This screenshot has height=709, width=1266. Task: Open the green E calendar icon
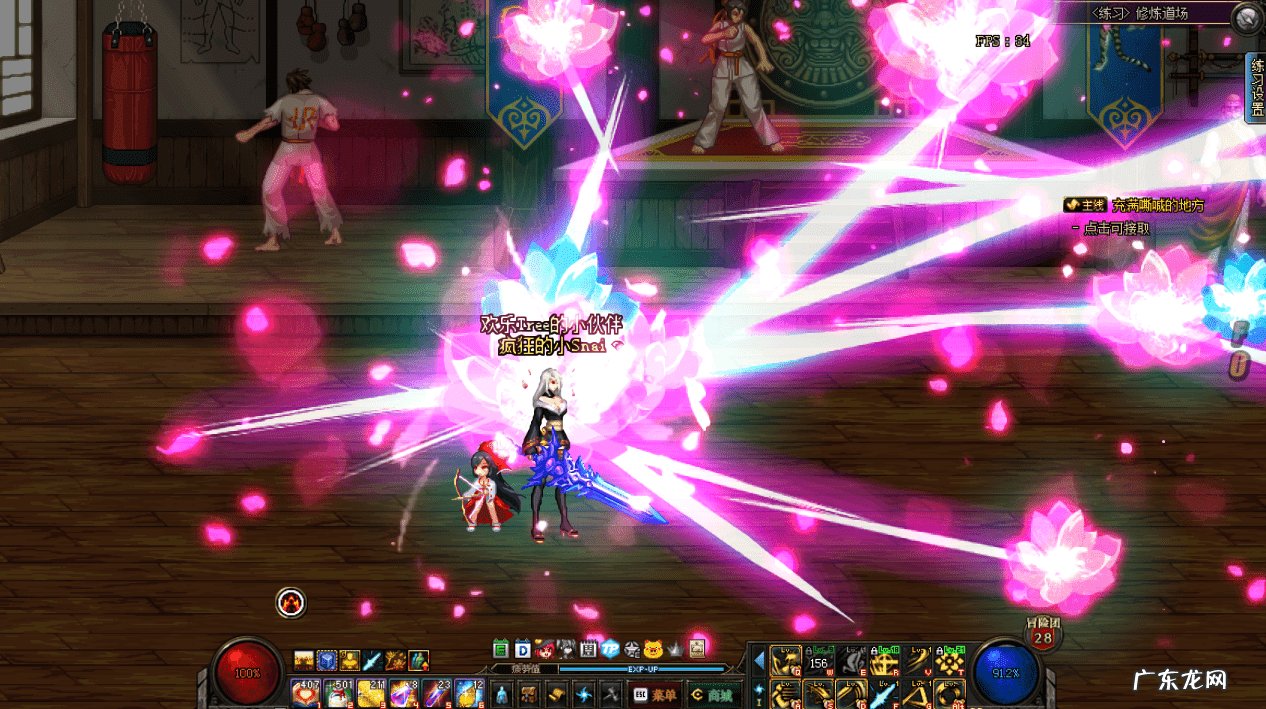point(501,648)
